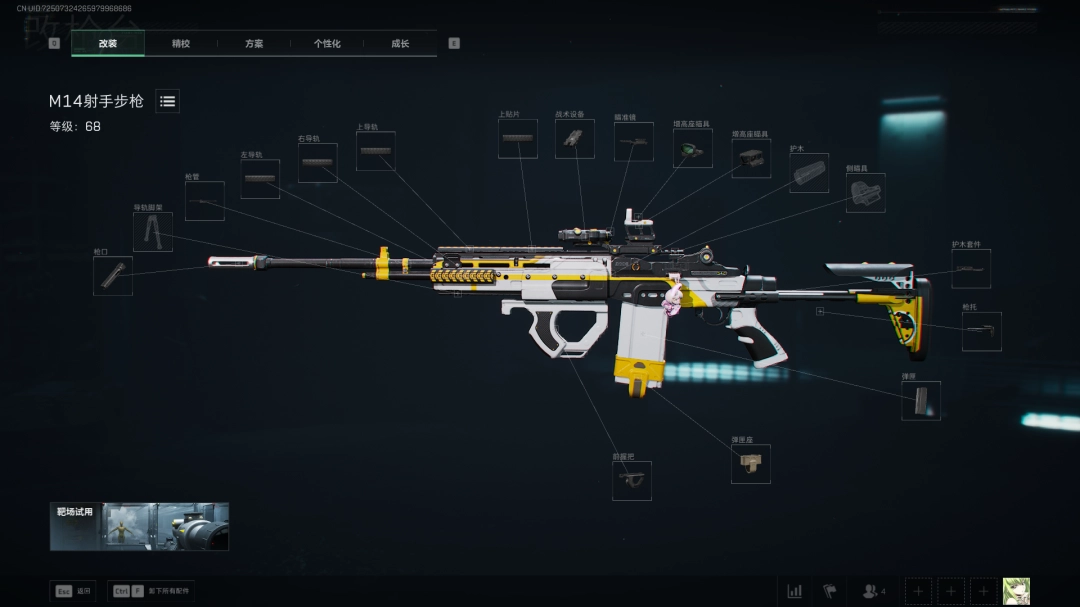Go to the 成长 tab
Viewport: 1080px width, 607px height.
coord(400,44)
